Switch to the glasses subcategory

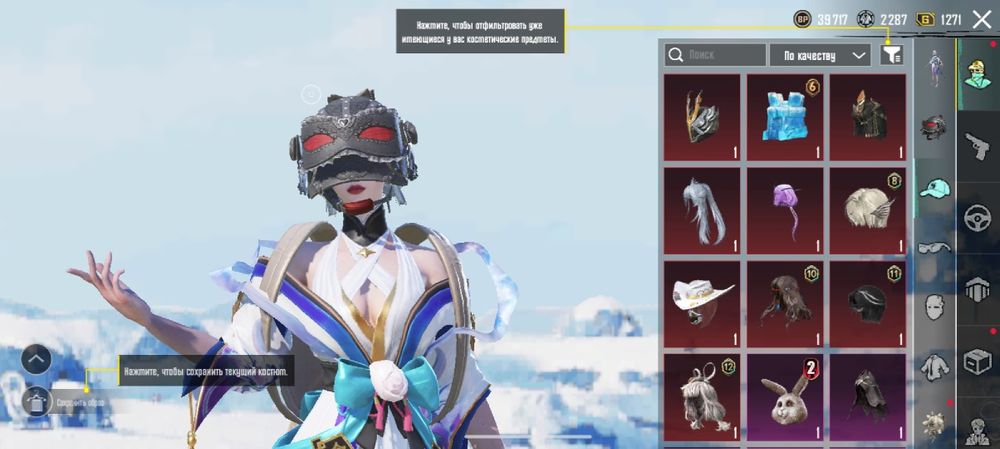pos(935,247)
